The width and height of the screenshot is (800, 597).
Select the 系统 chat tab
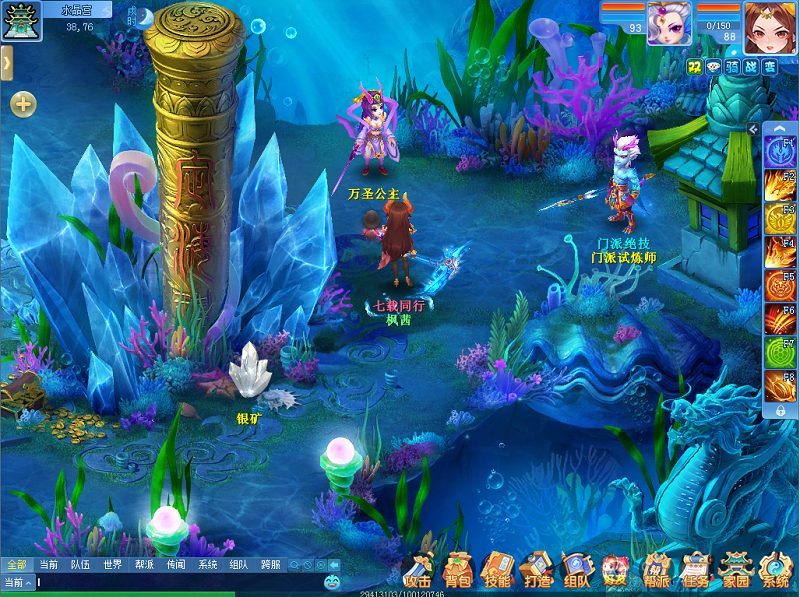point(207,565)
